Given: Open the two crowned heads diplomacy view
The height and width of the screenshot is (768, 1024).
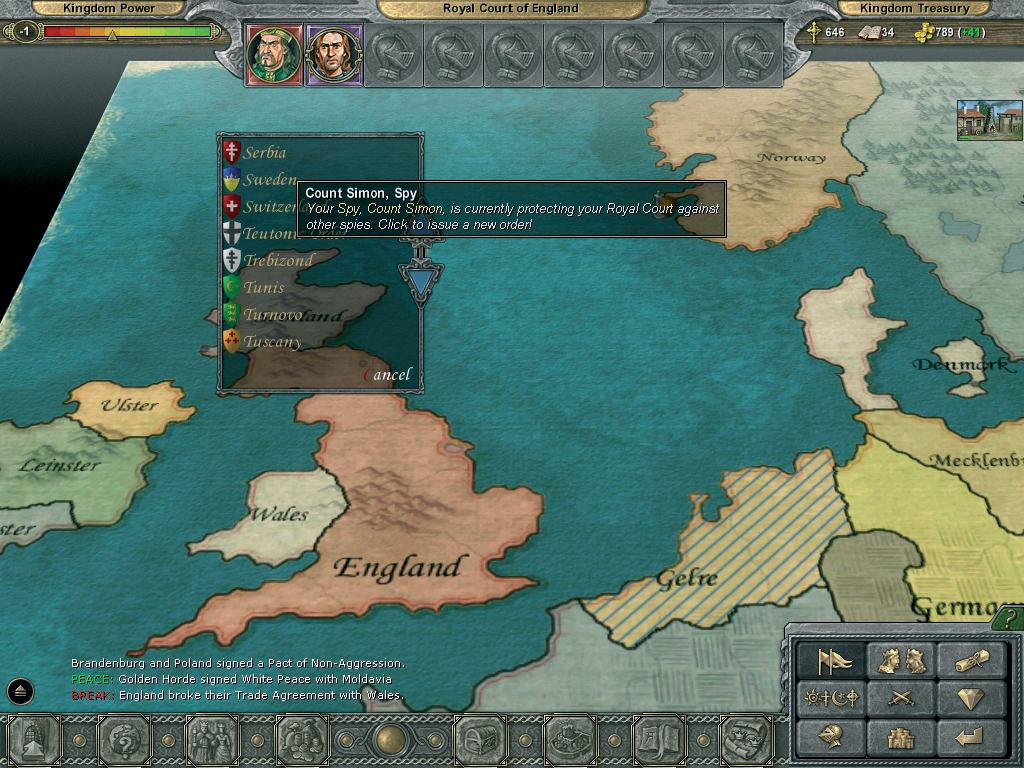Looking at the screenshot, I should click(901, 661).
